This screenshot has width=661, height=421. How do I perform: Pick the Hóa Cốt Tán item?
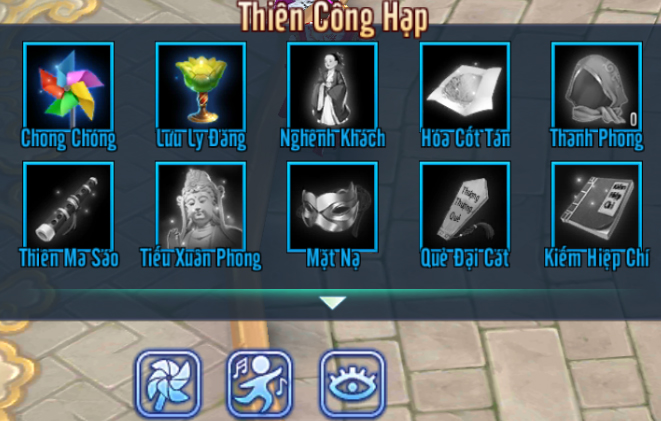tap(464, 88)
